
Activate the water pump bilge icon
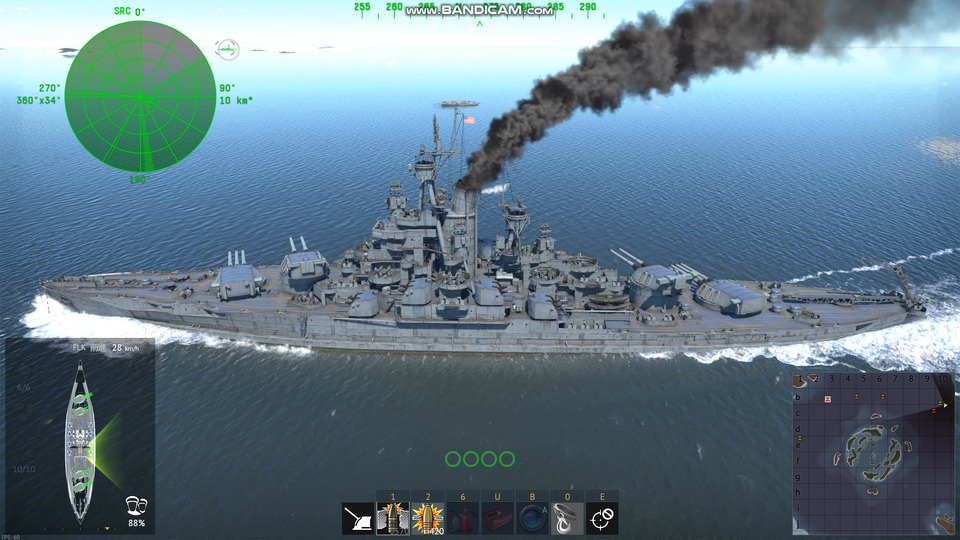(532, 518)
